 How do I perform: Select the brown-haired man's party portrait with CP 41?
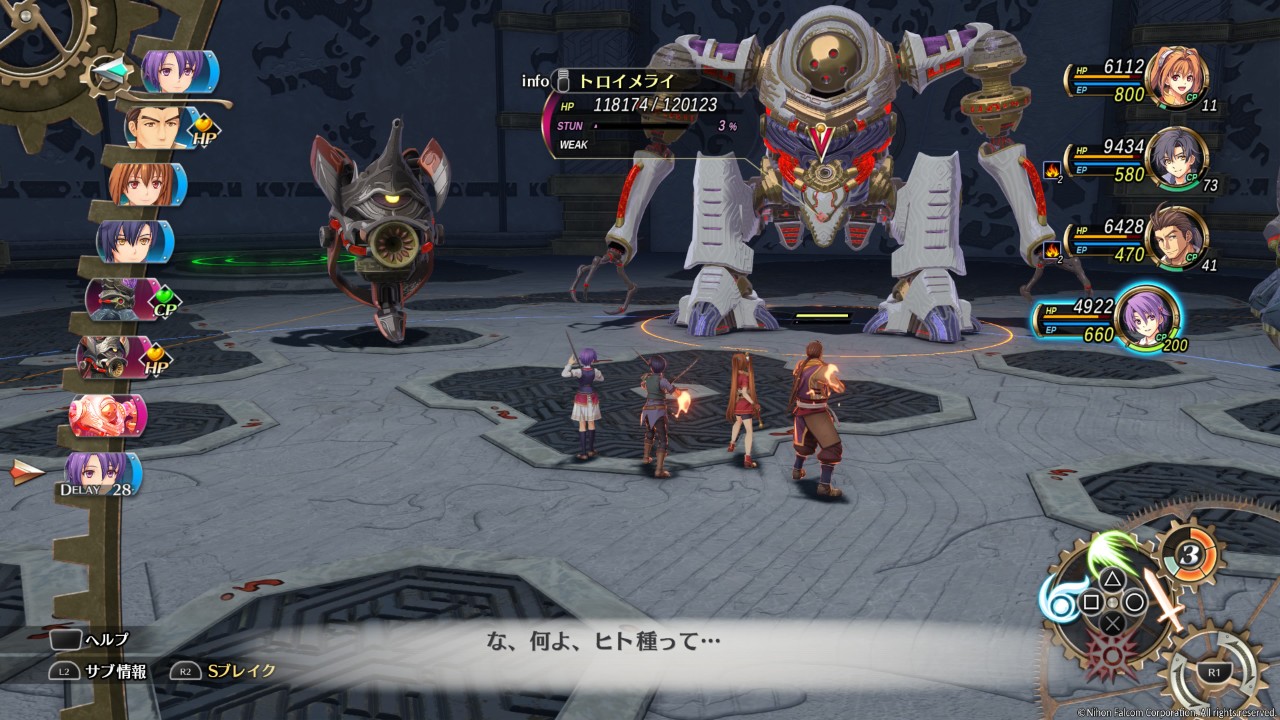click(x=1177, y=237)
